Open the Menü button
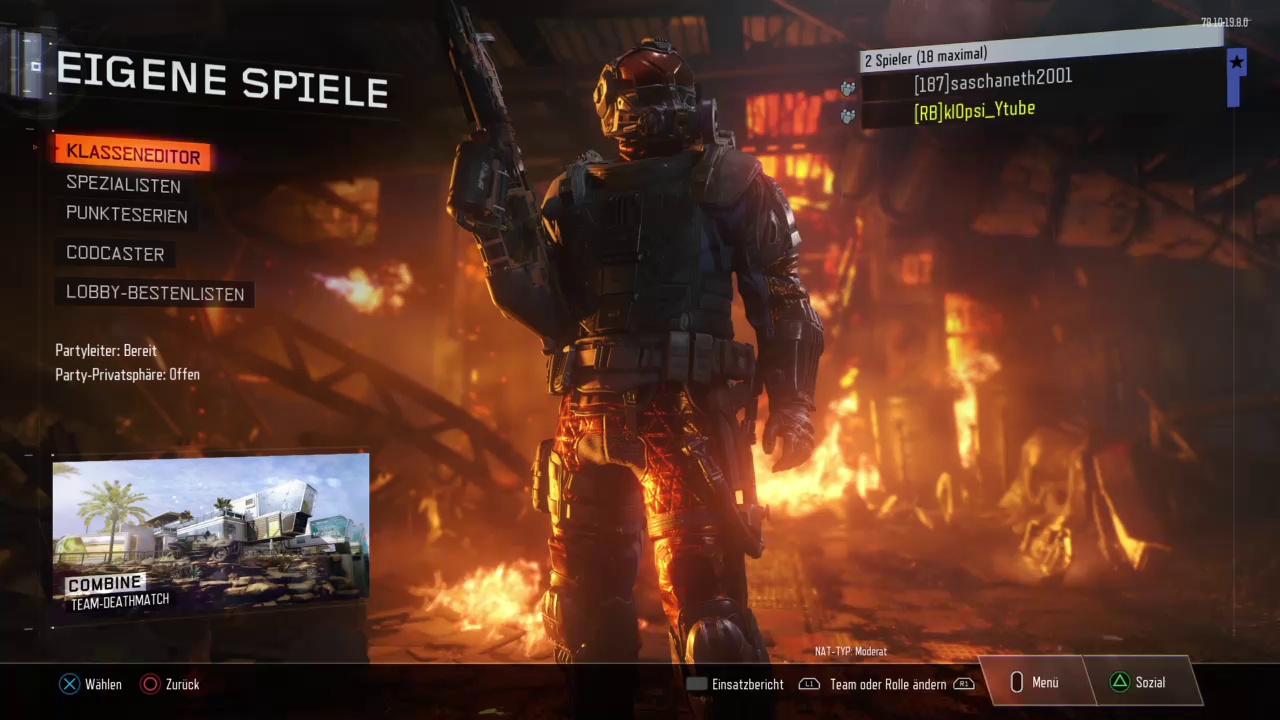 point(1034,682)
